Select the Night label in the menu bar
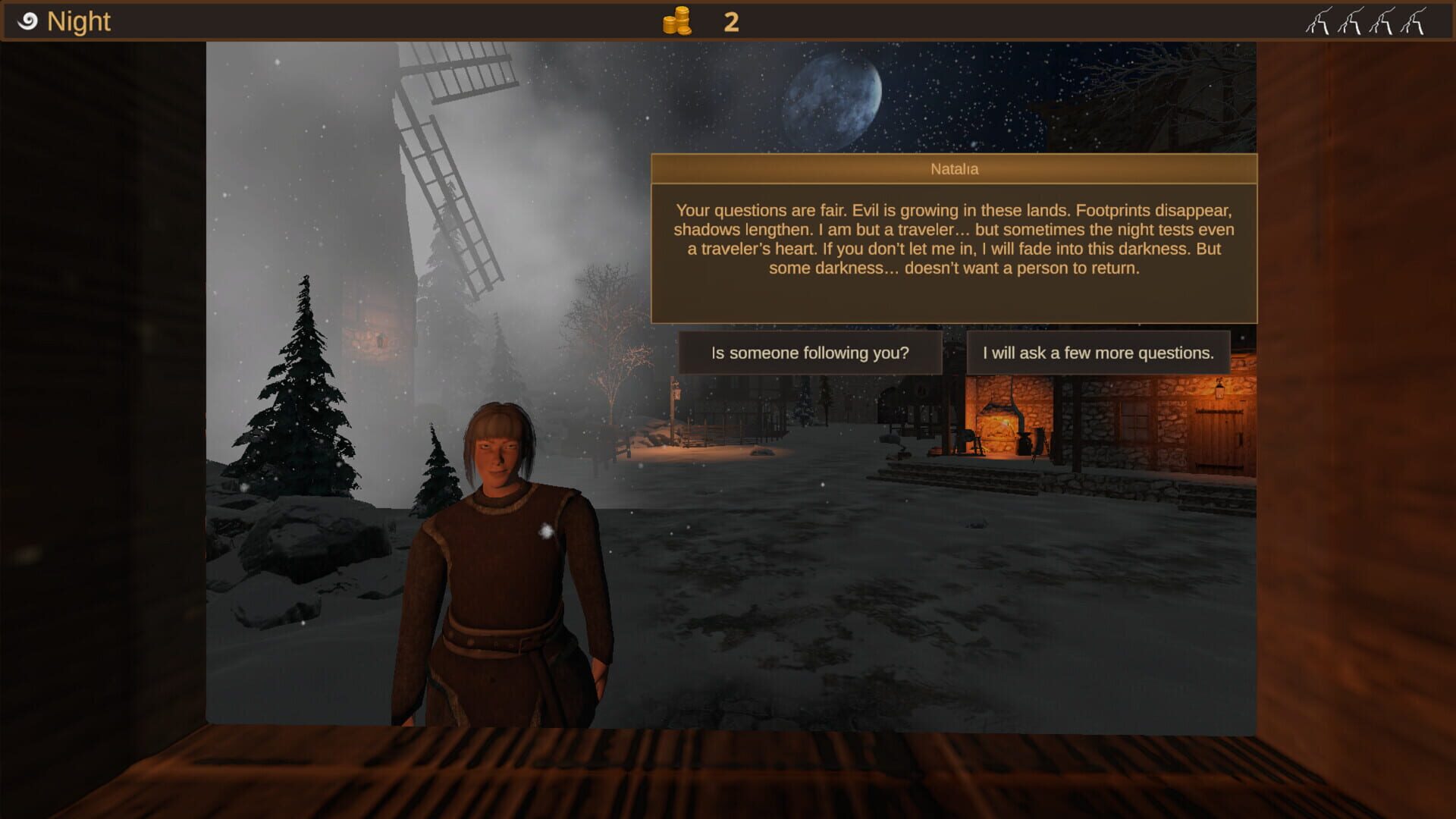The width and height of the screenshot is (1456, 819). (x=79, y=21)
